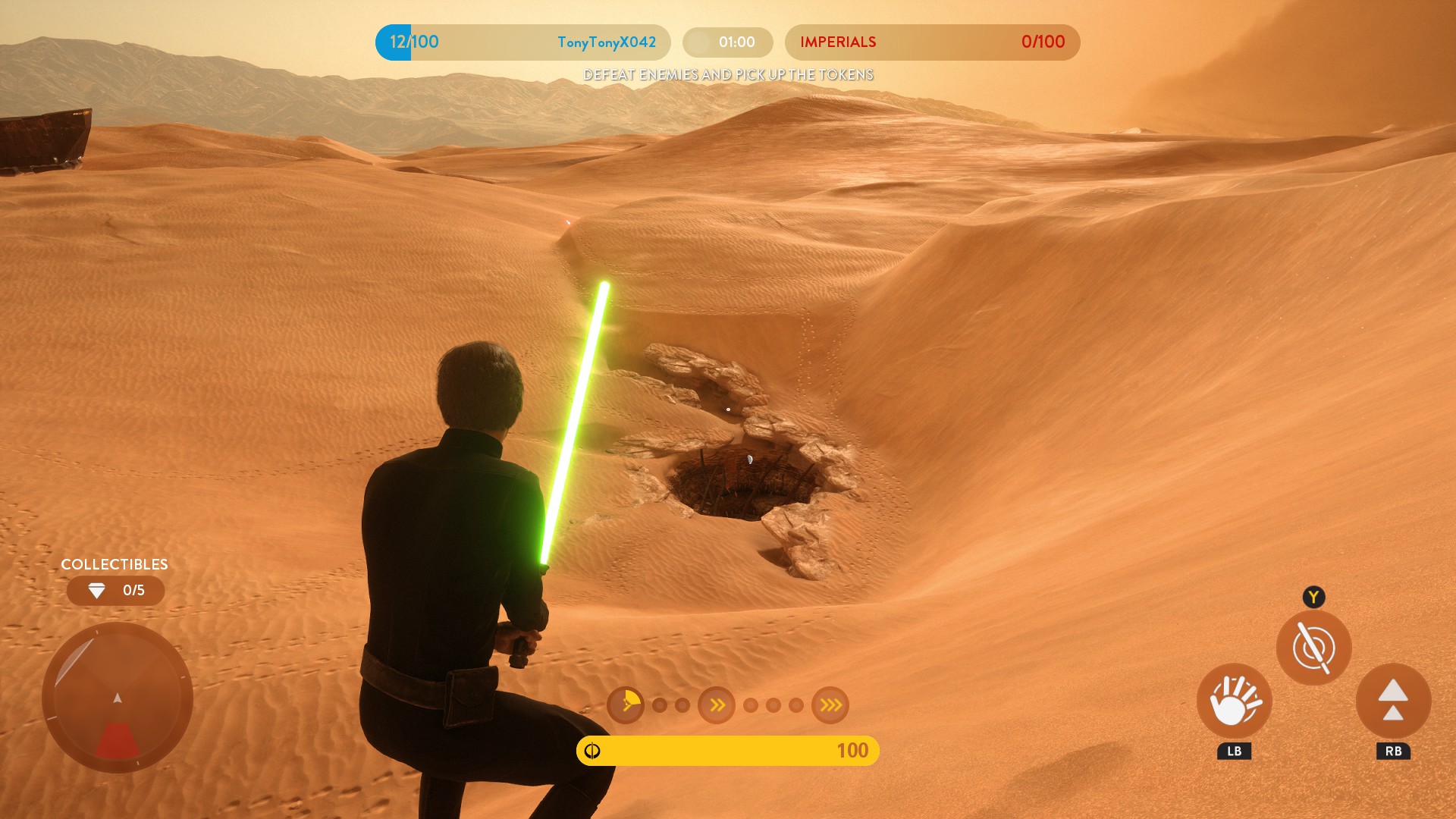Activate the Force Push hand ability
Screen dimensions: 1456x819
(x=1234, y=701)
